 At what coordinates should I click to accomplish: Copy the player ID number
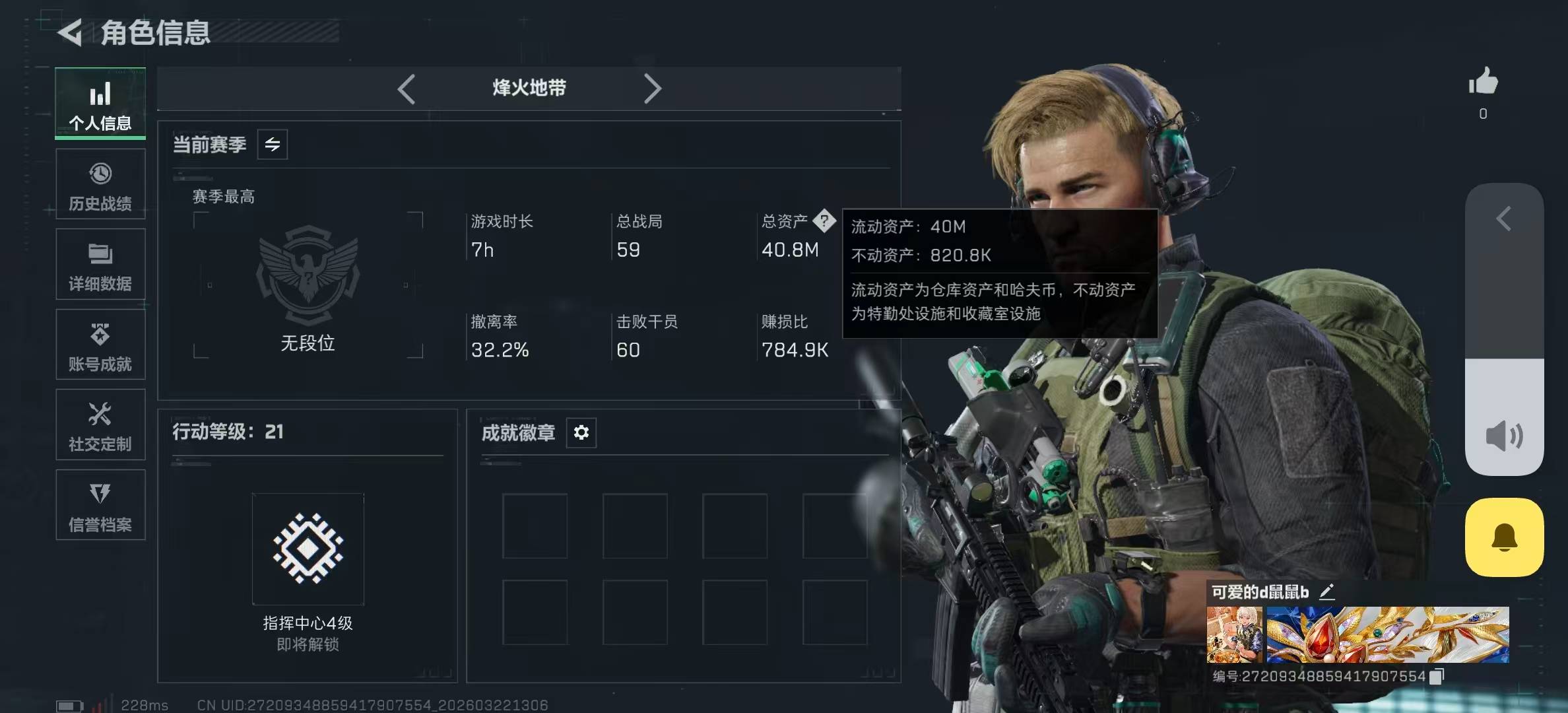pos(1436,676)
